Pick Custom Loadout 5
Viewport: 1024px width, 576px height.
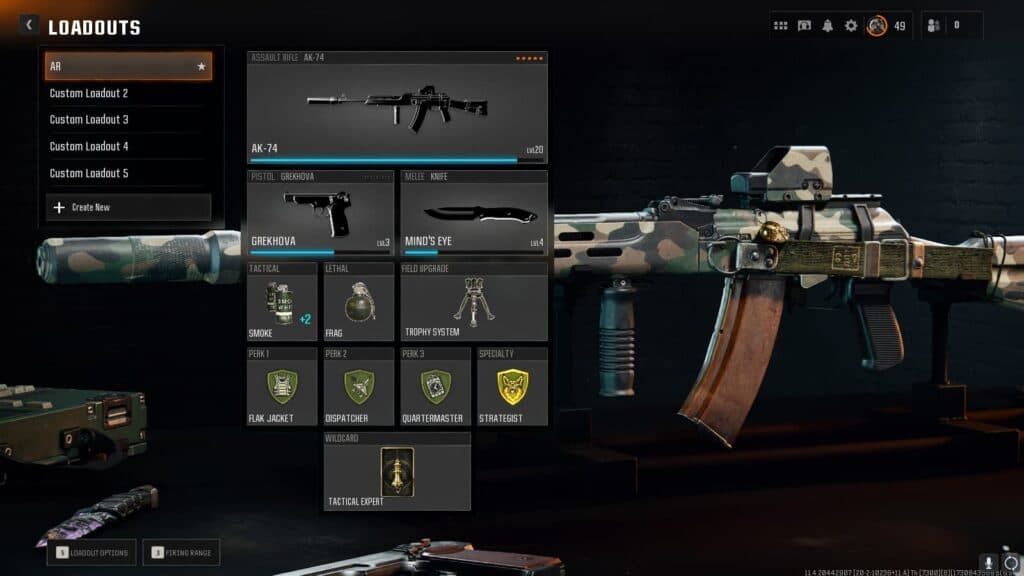click(x=128, y=173)
